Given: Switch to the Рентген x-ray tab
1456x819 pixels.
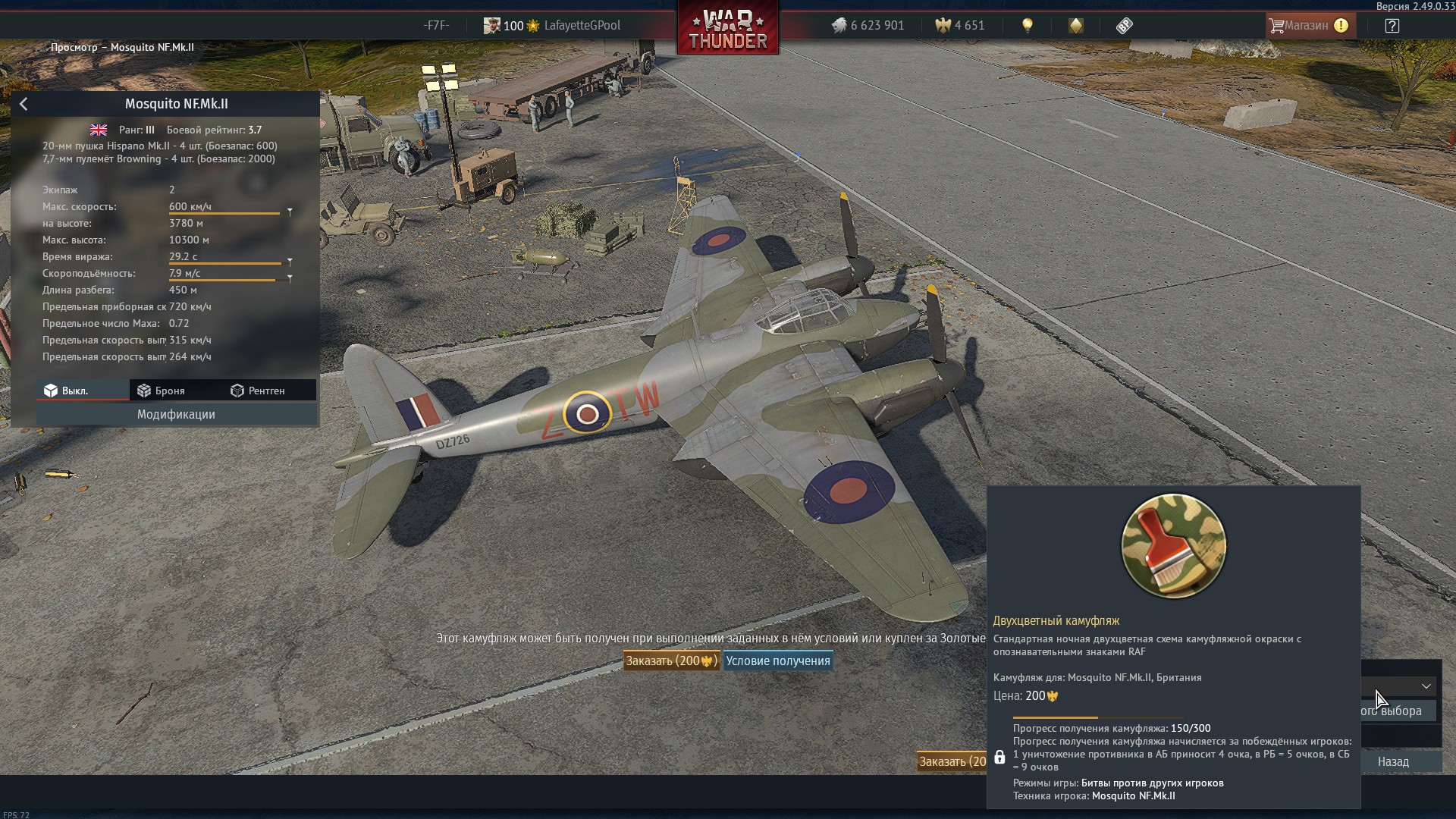Looking at the screenshot, I should [258, 391].
